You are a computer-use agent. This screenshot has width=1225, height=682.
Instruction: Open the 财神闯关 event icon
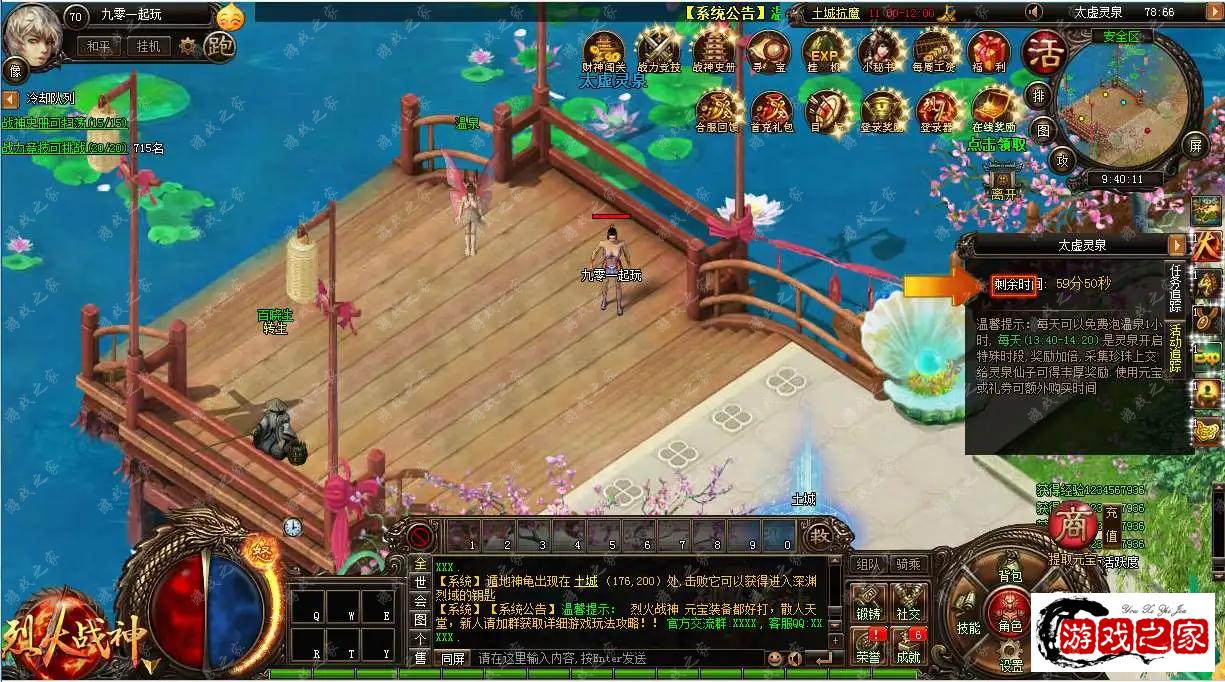(x=604, y=49)
